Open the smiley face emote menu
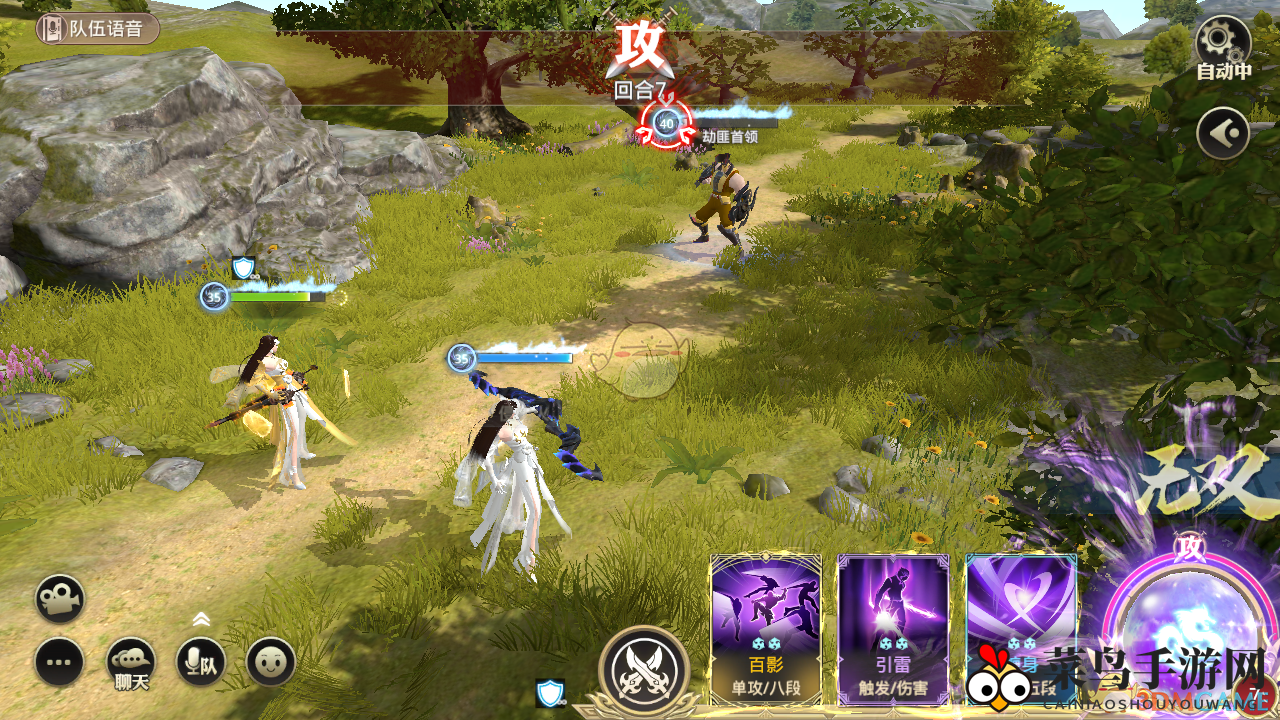The image size is (1280, 720). tap(271, 662)
